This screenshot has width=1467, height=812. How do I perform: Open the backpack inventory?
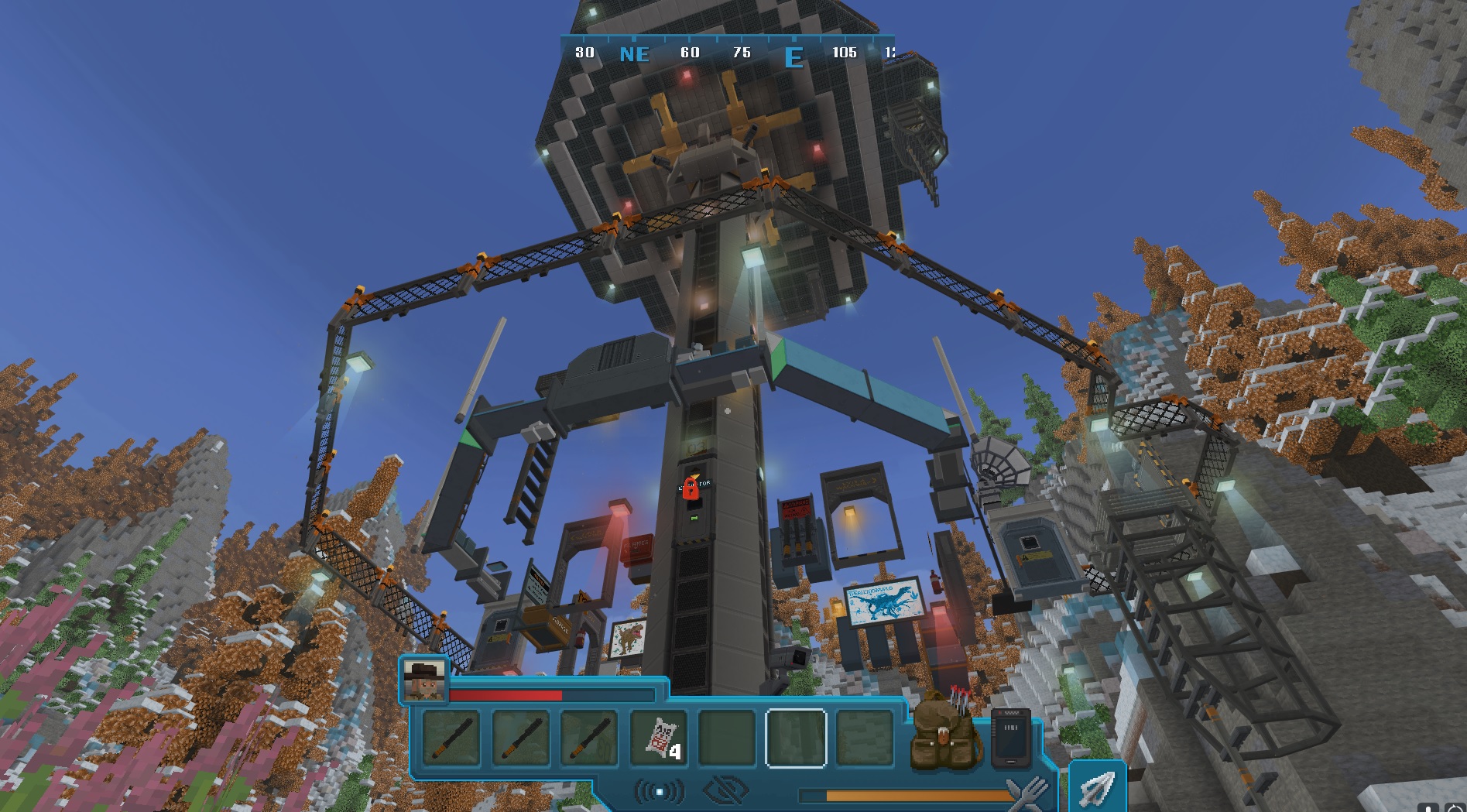(x=945, y=733)
